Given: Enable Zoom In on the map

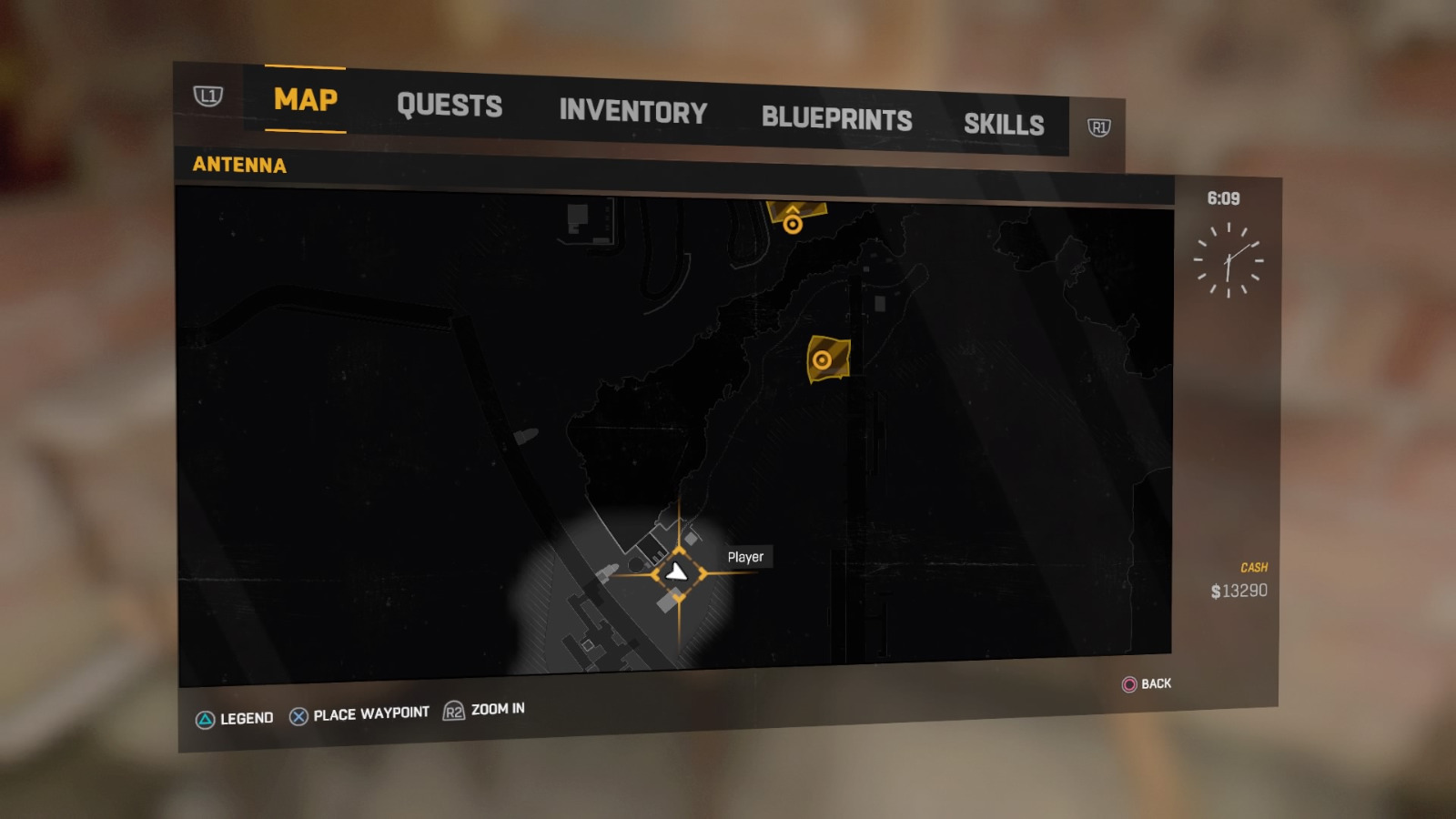Looking at the screenshot, I should (x=497, y=709).
